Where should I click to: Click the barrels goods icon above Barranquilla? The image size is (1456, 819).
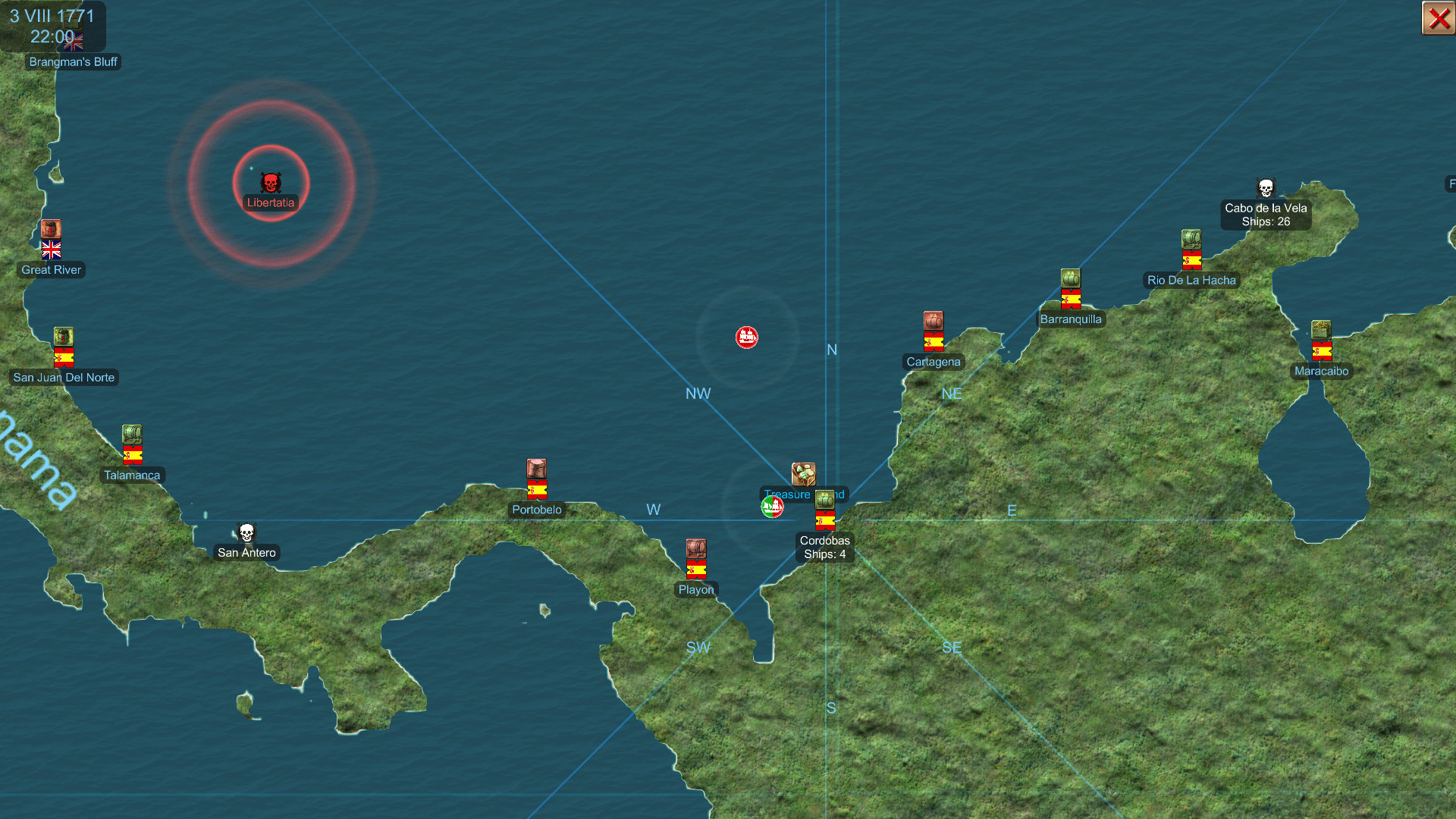[x=1071, y=279]
